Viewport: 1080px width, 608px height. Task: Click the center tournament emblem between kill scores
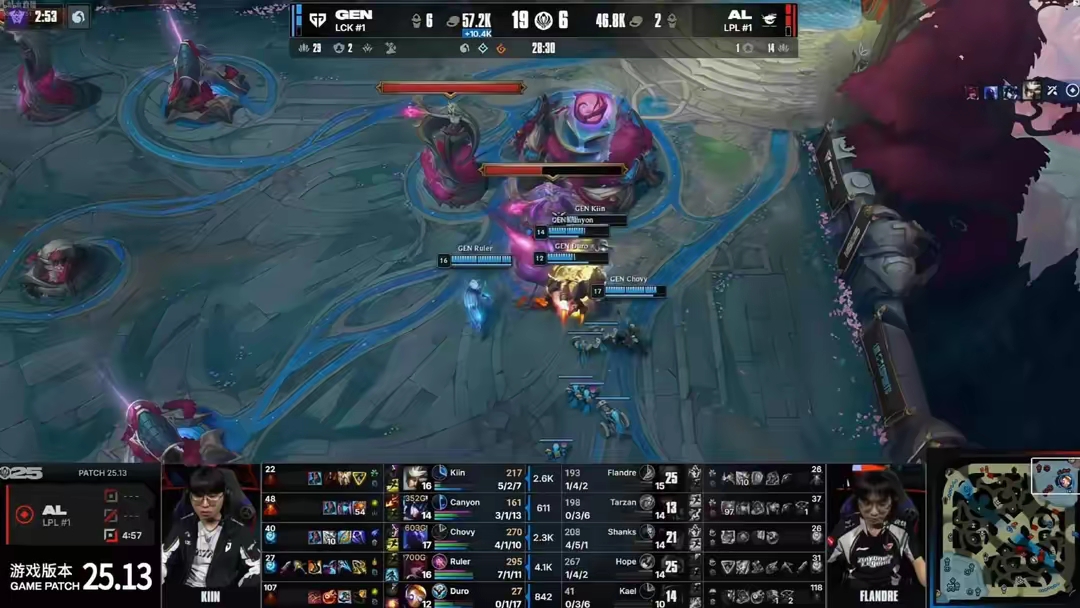point(546,20)
